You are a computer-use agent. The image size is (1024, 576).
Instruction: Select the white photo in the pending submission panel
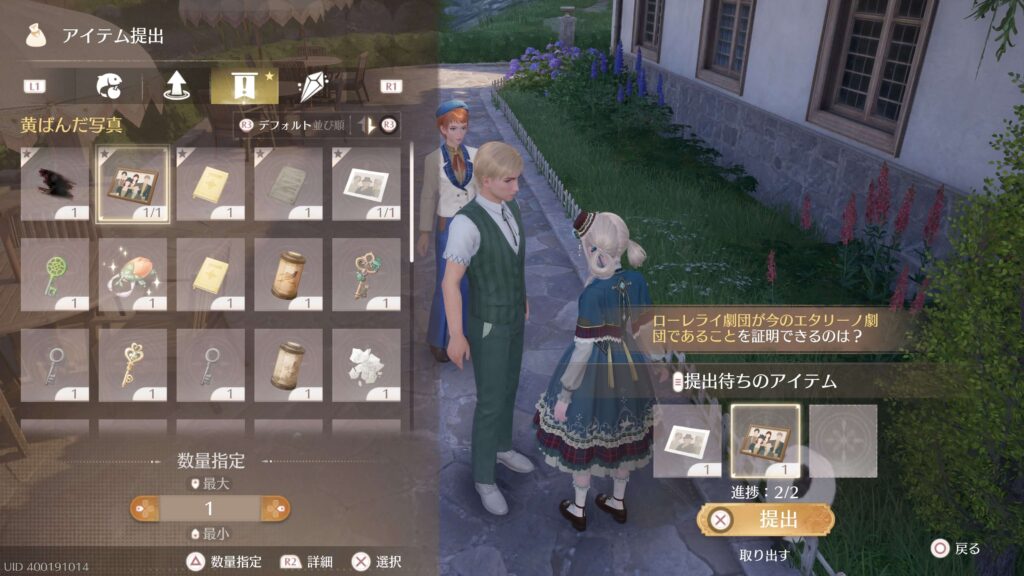687,440
